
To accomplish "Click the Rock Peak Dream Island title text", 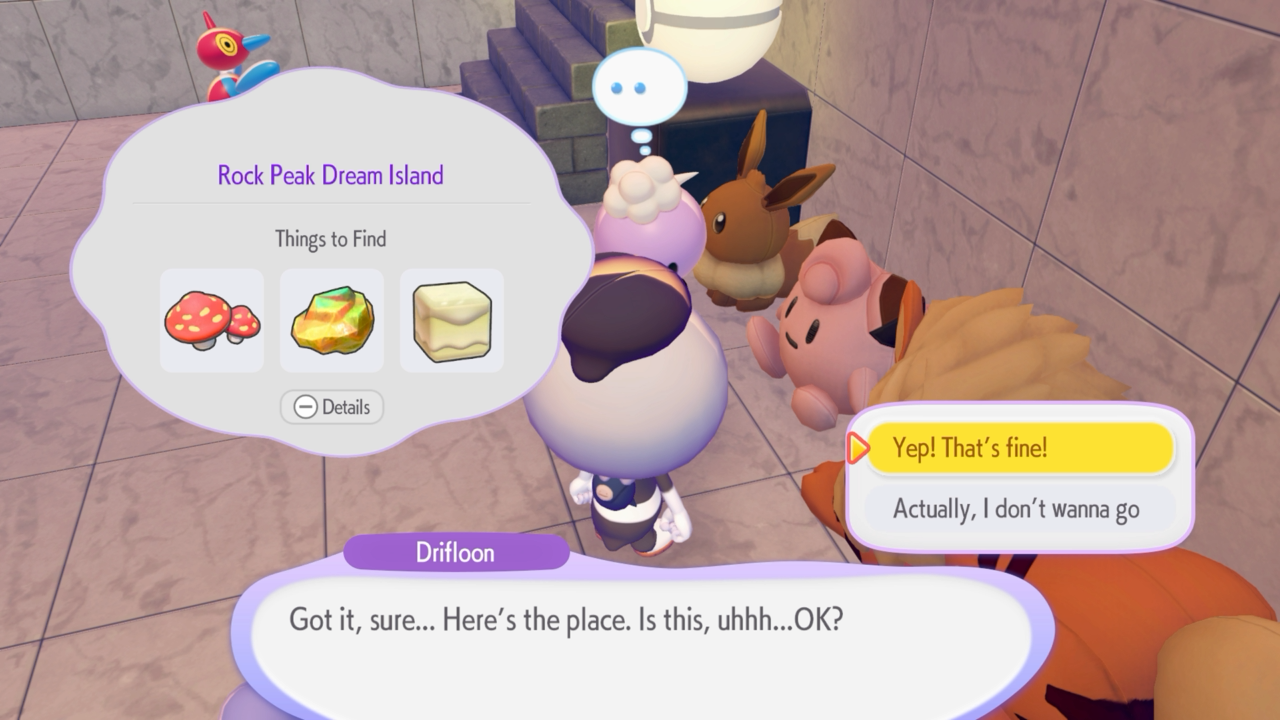I will click(331, 175).
